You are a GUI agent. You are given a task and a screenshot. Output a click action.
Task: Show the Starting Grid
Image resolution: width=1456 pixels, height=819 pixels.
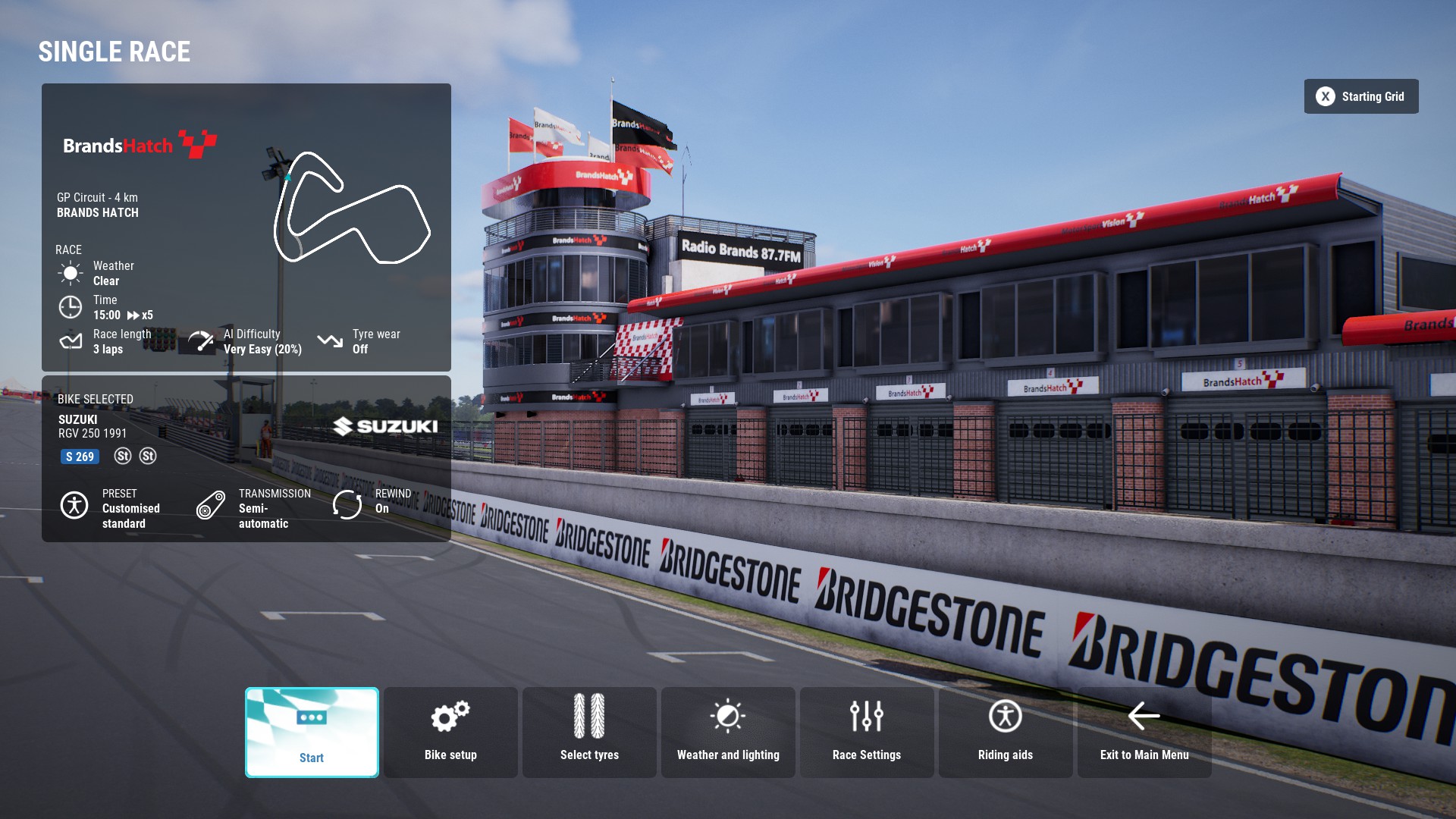1361,96
